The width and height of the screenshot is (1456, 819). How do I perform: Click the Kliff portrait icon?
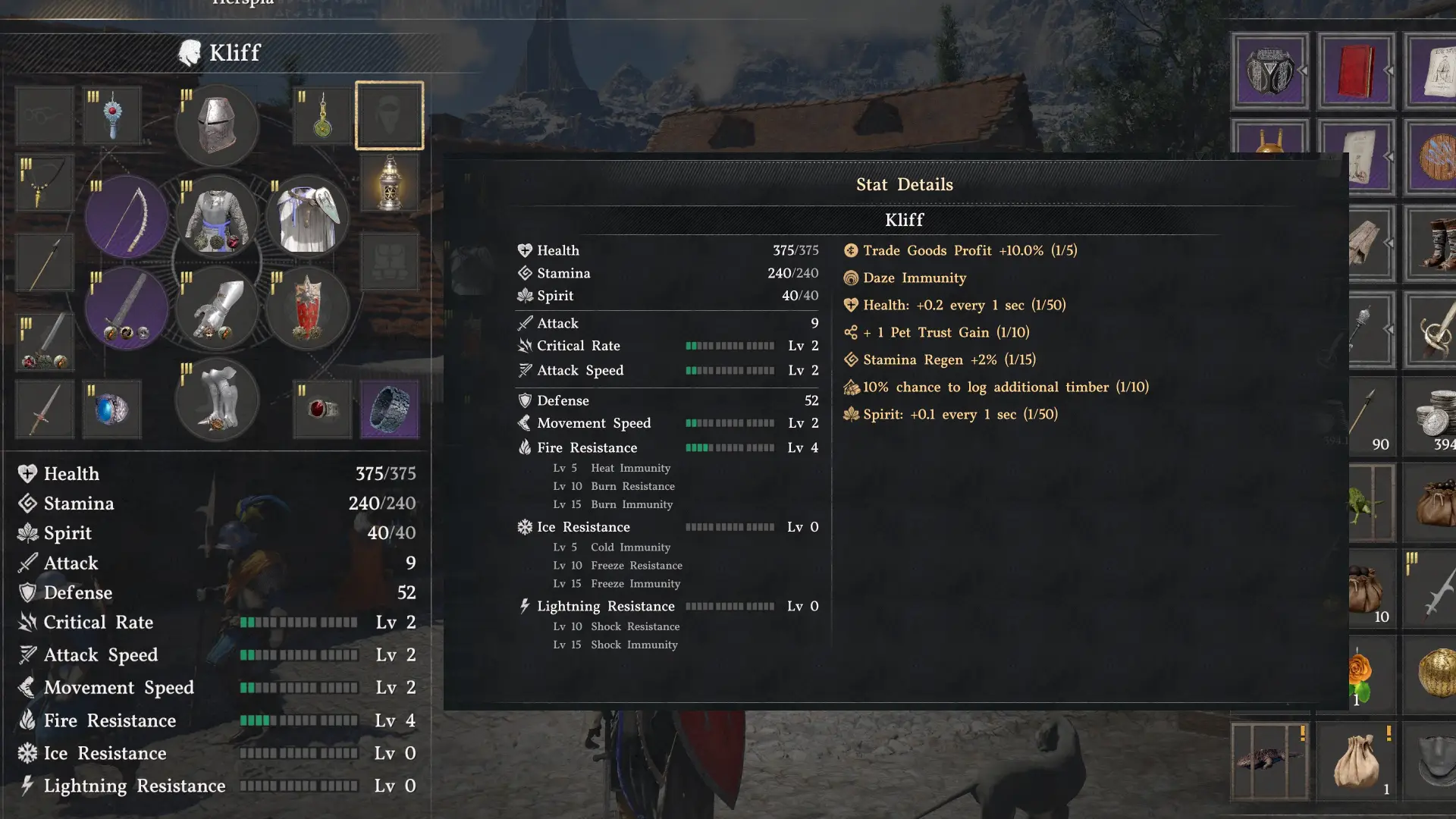(187, 52)
